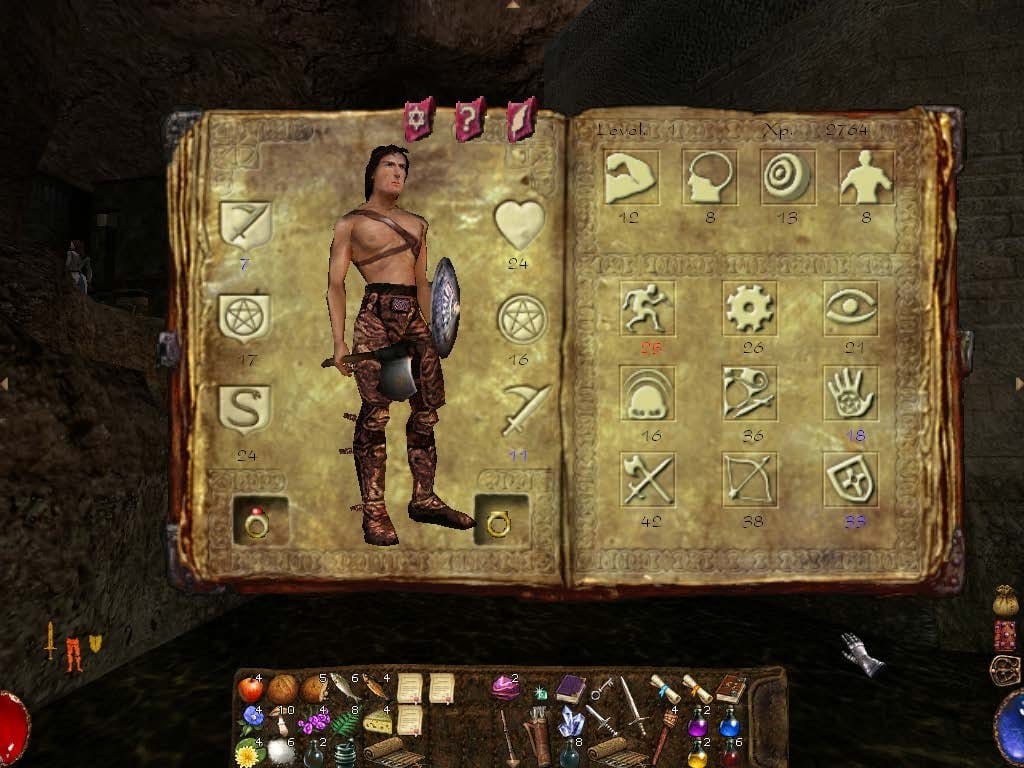The width and height of the screenshot is (1024, 768).
Task: Open the gold pouch inventory icon
Action: tap(1005, 602)
